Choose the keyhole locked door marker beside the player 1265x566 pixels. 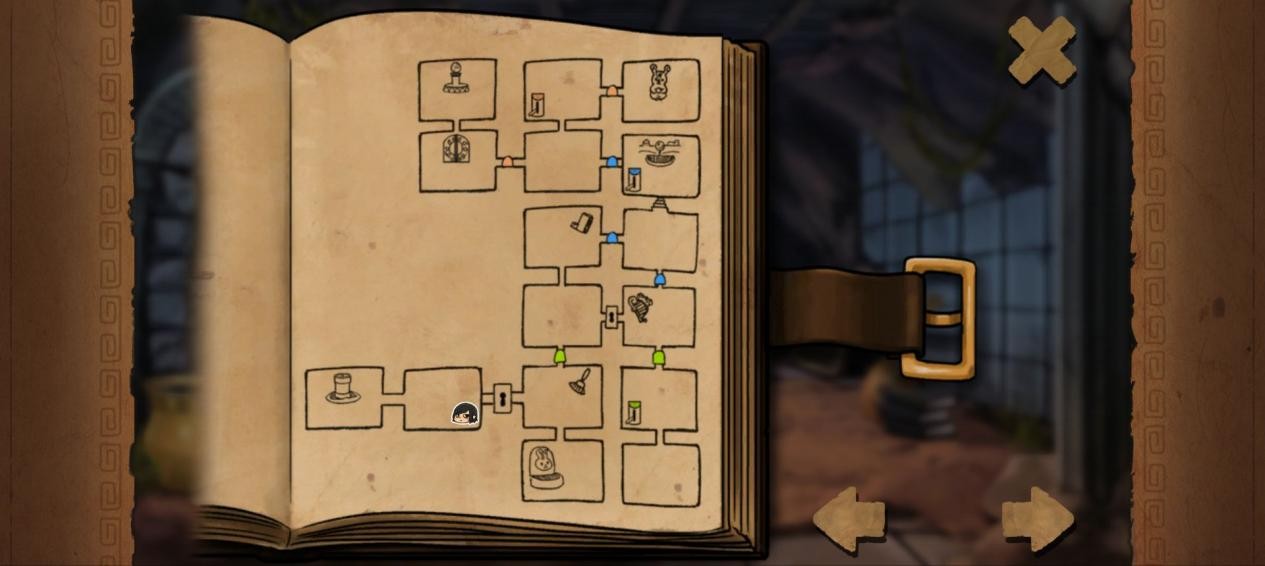(502, 398)
